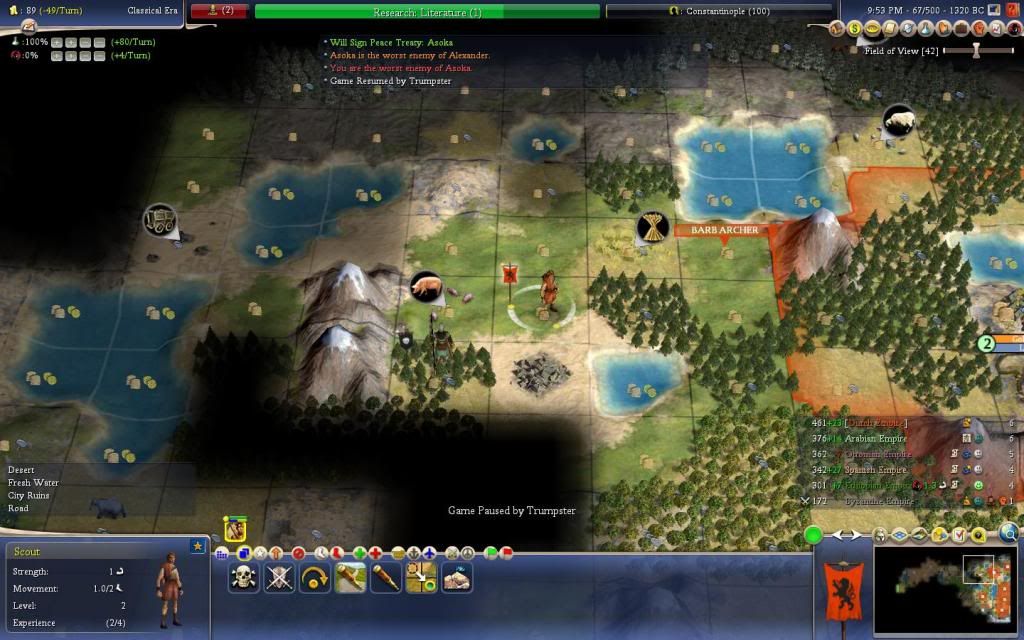Activate the Go To tile command
The image size is (1024, 640).
pos(420,577)
